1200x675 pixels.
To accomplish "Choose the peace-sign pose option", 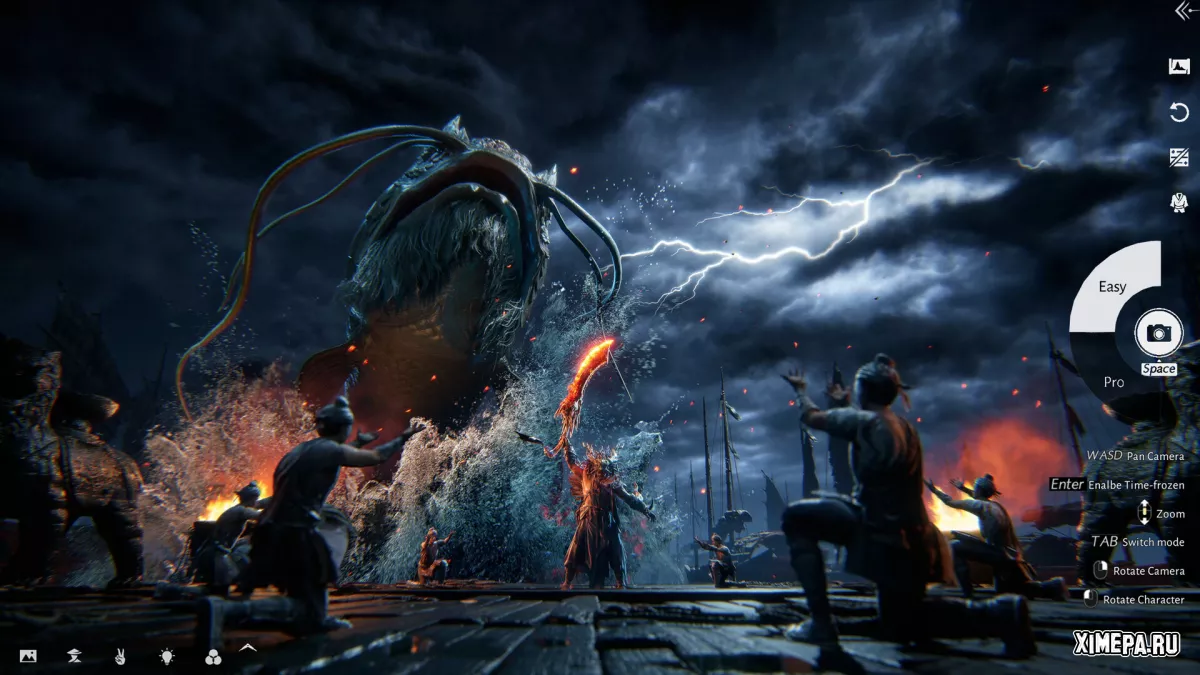I will click(x=119, y=656).
